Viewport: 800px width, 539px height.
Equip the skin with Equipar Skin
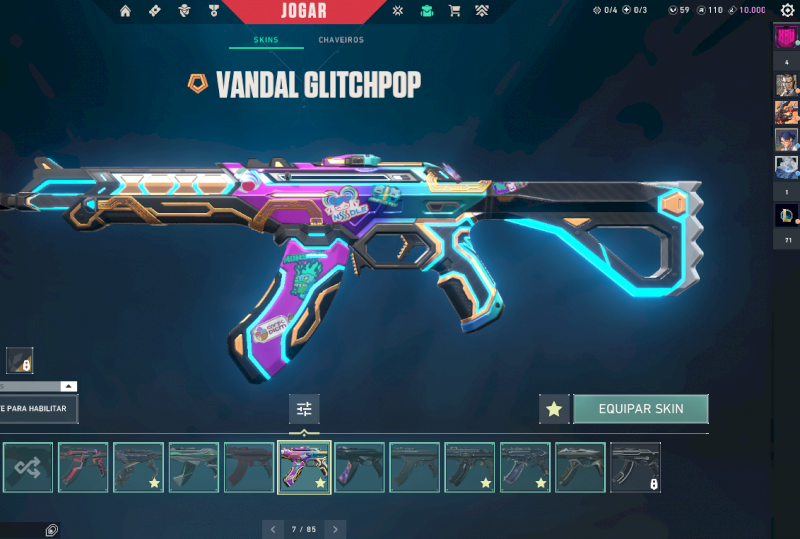pos(640,409)
